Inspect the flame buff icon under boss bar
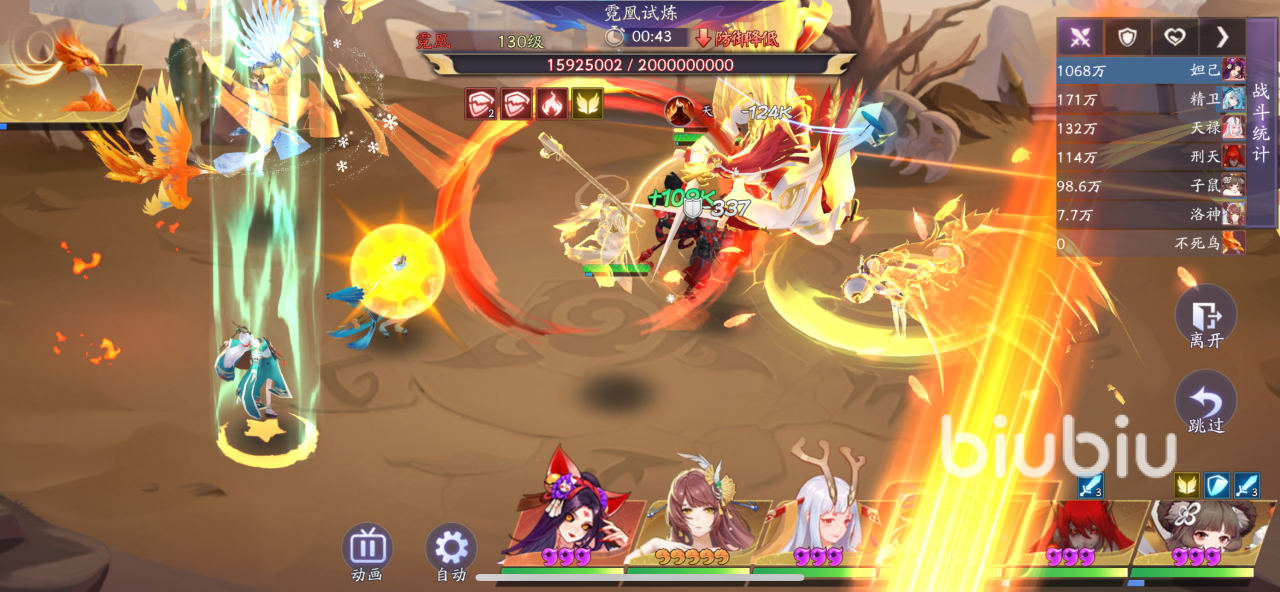Screen dimensions: 1280x592 pyautogui.click(x=553, y=103)
